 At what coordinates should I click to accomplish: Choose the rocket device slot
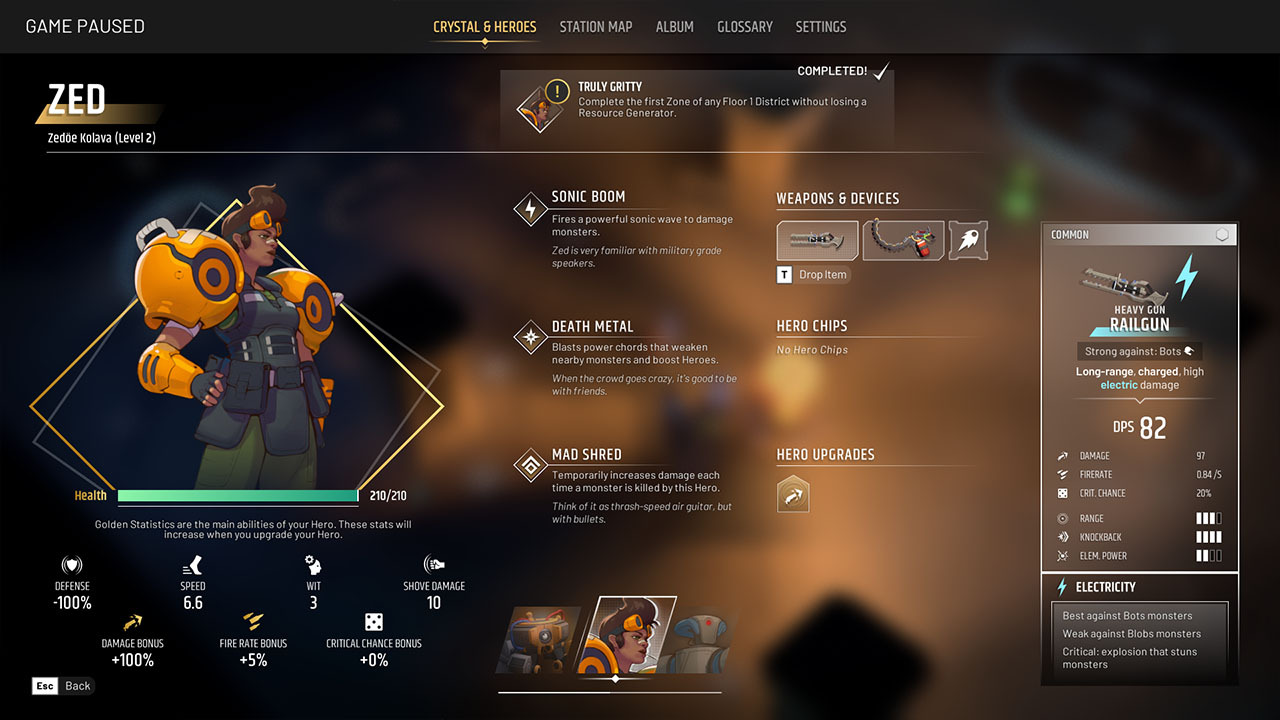point(968,241)
